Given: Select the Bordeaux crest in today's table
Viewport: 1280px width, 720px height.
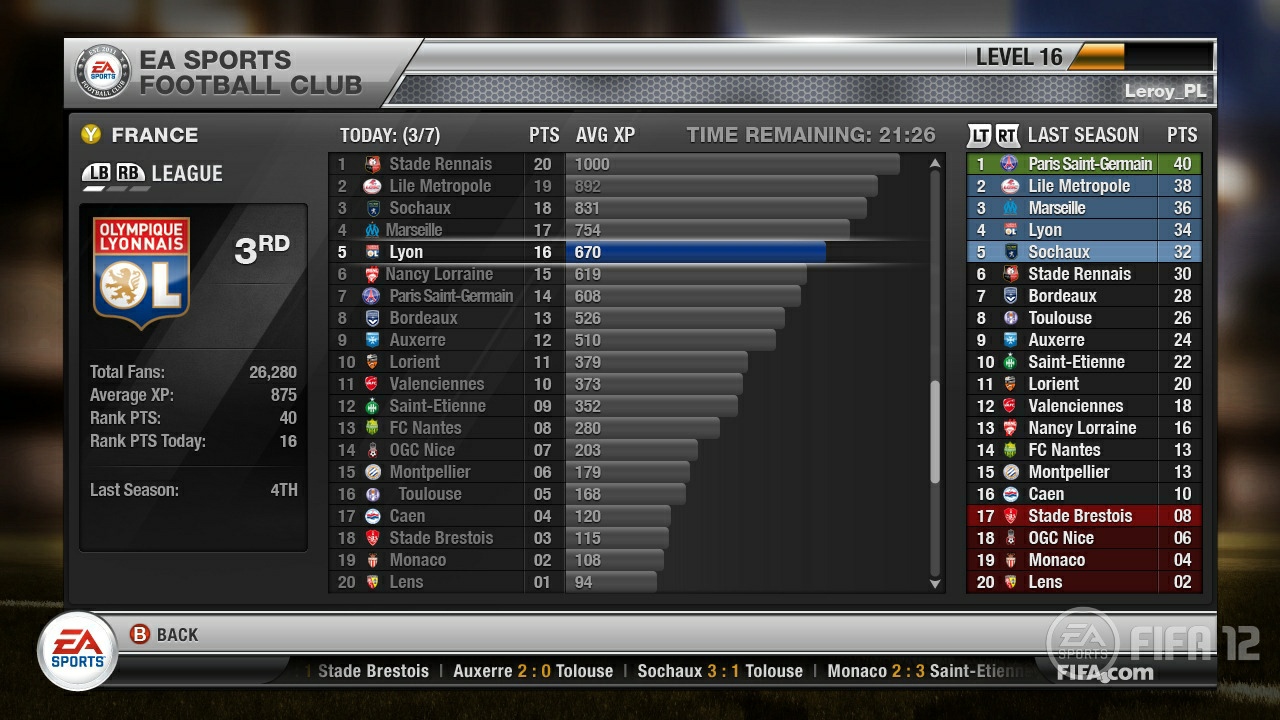Looking at the screenshot, I should click(370, 318).
